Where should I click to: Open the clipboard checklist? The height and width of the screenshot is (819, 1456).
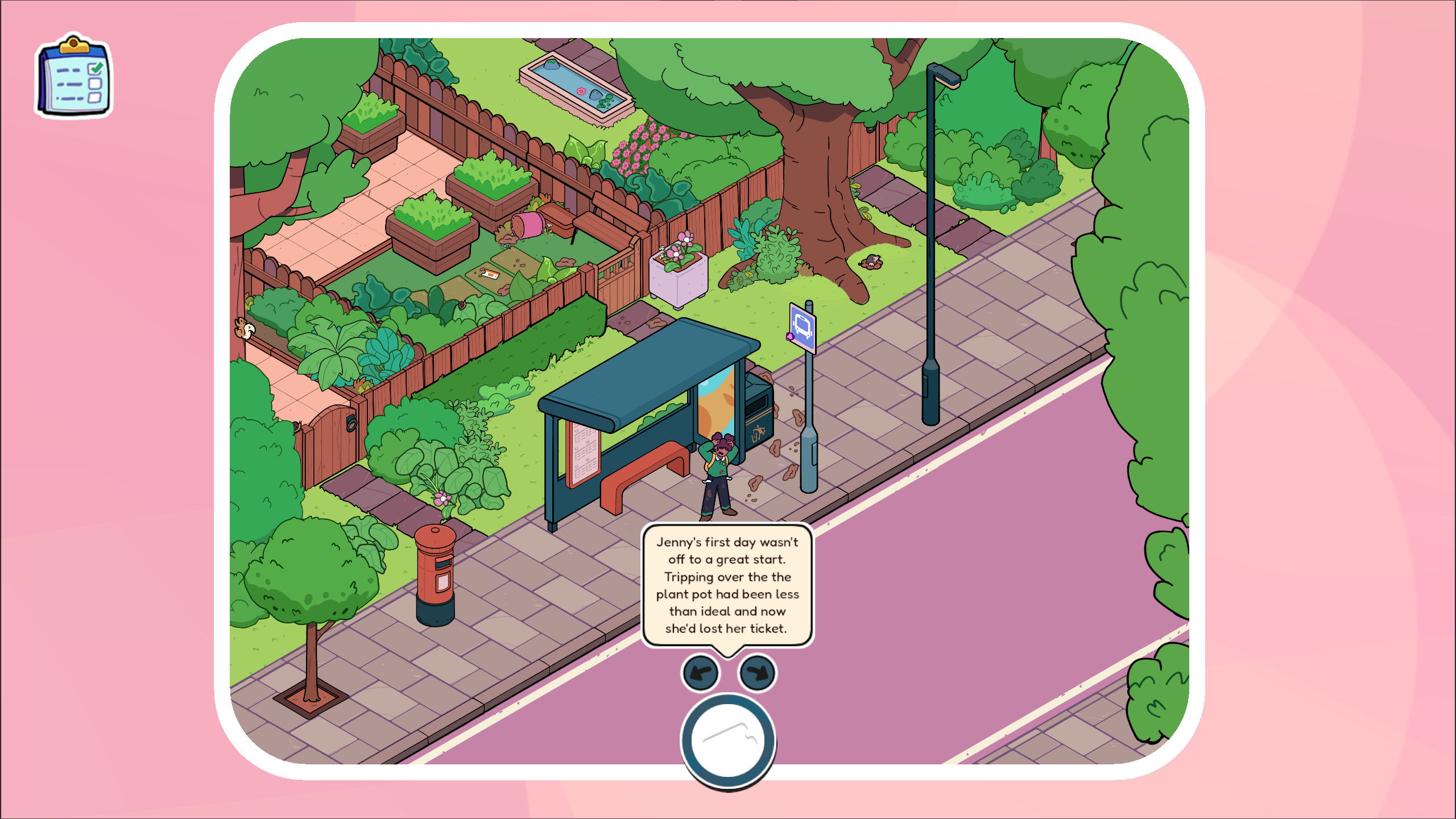[74, 77]
